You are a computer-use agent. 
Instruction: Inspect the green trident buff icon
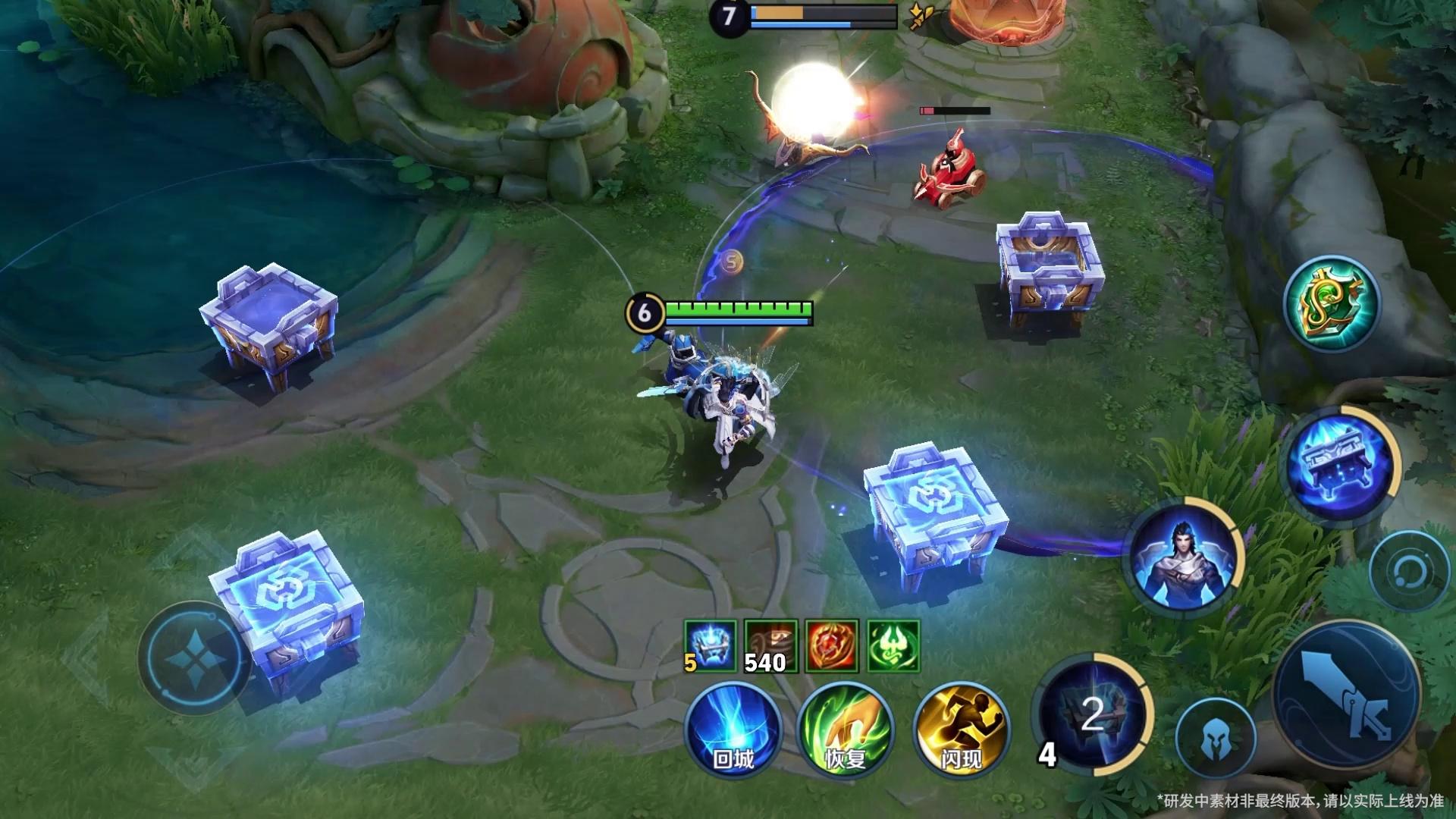pyautogui.click(x=893, y=646)
